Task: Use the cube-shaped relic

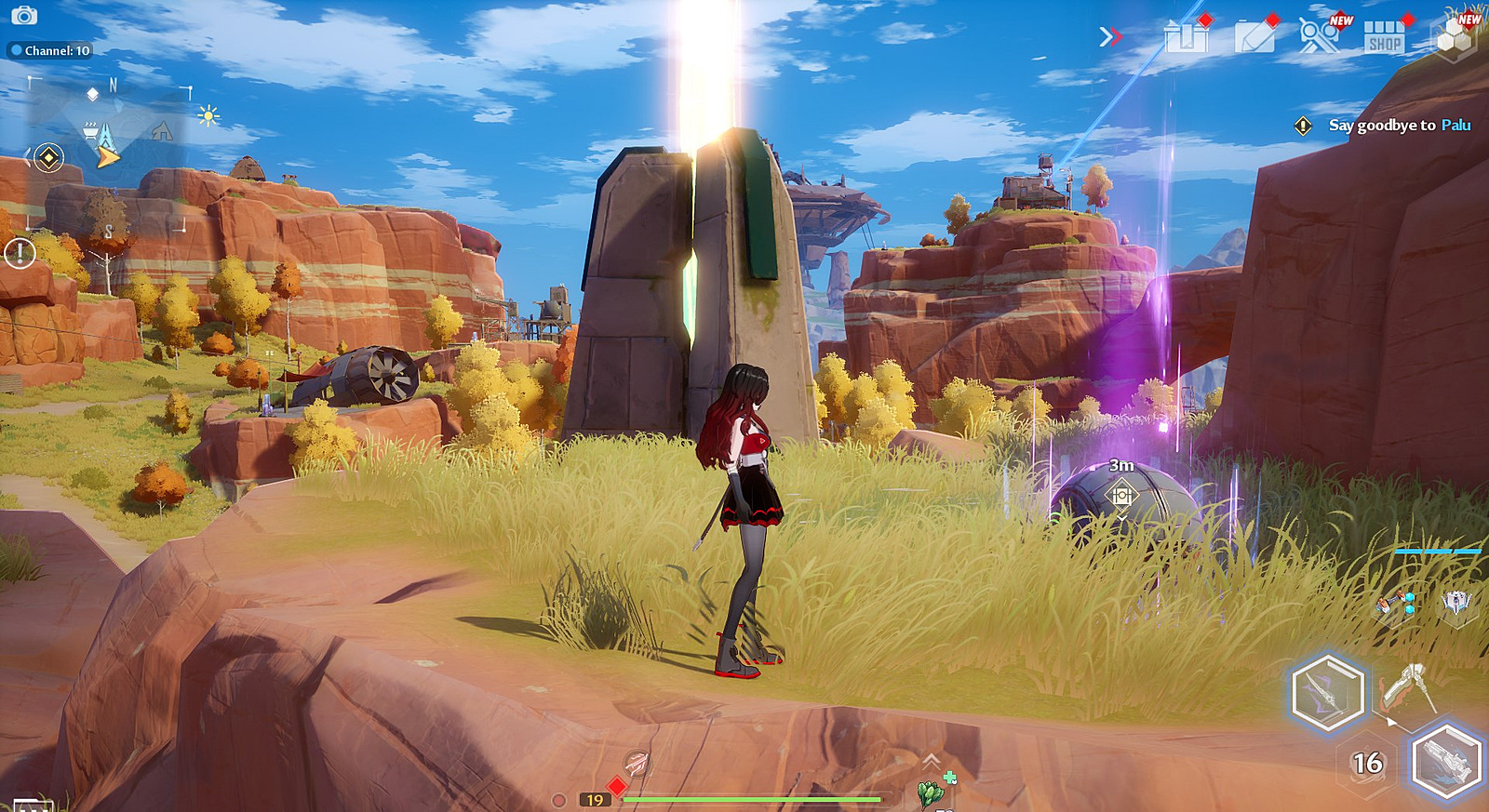Action: tap(1455, 602)
